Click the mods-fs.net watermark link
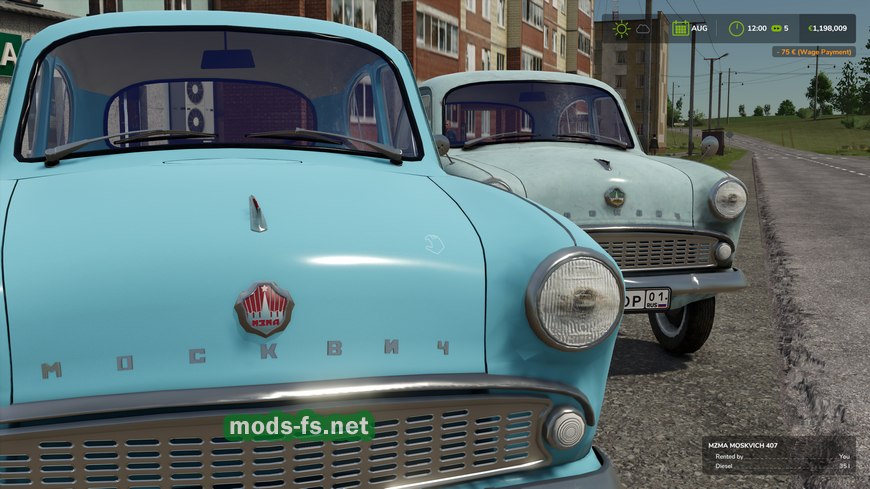This screenshot has height=489, width=870. tap(299, 427)
